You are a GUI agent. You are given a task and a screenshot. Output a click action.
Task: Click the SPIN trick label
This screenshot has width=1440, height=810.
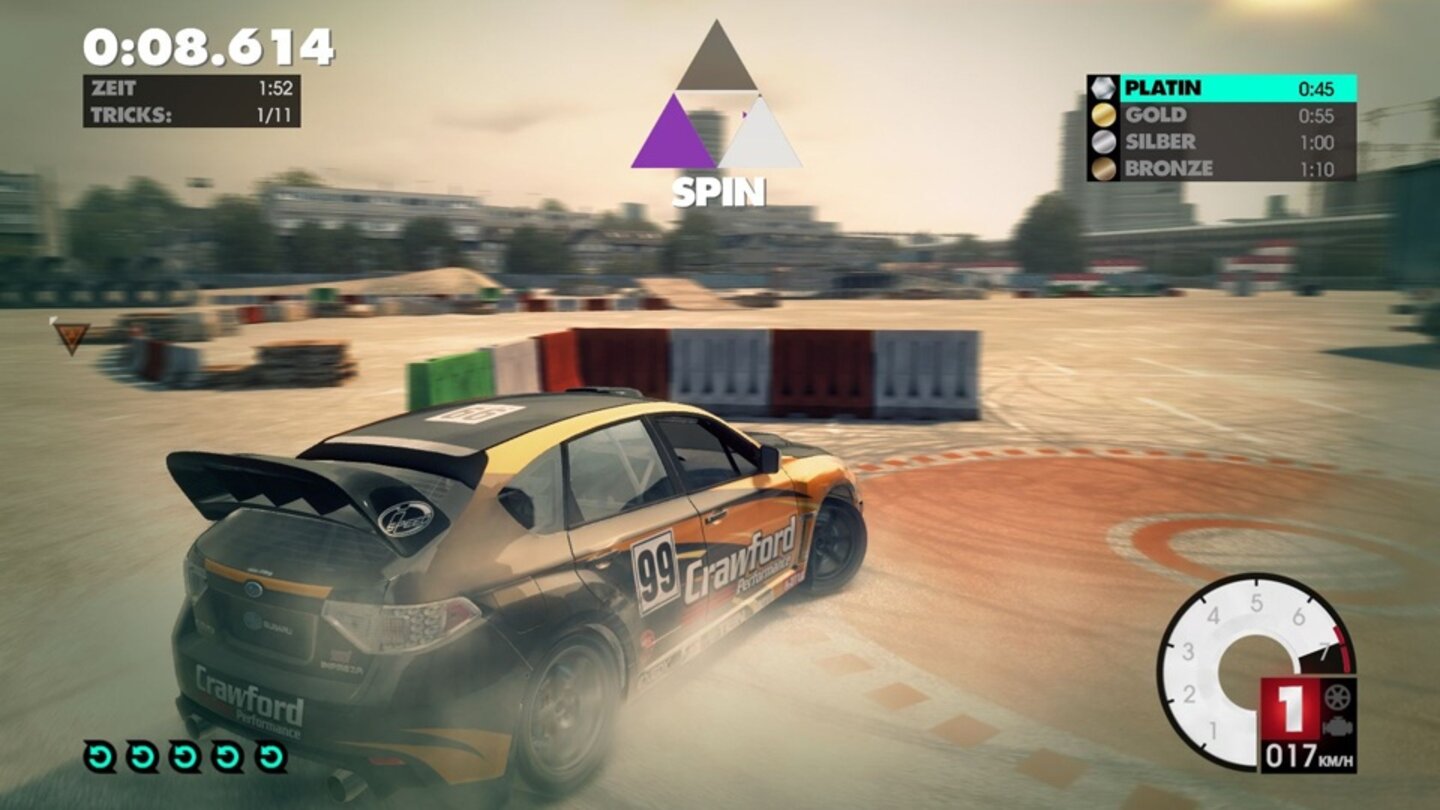[719, 188]
